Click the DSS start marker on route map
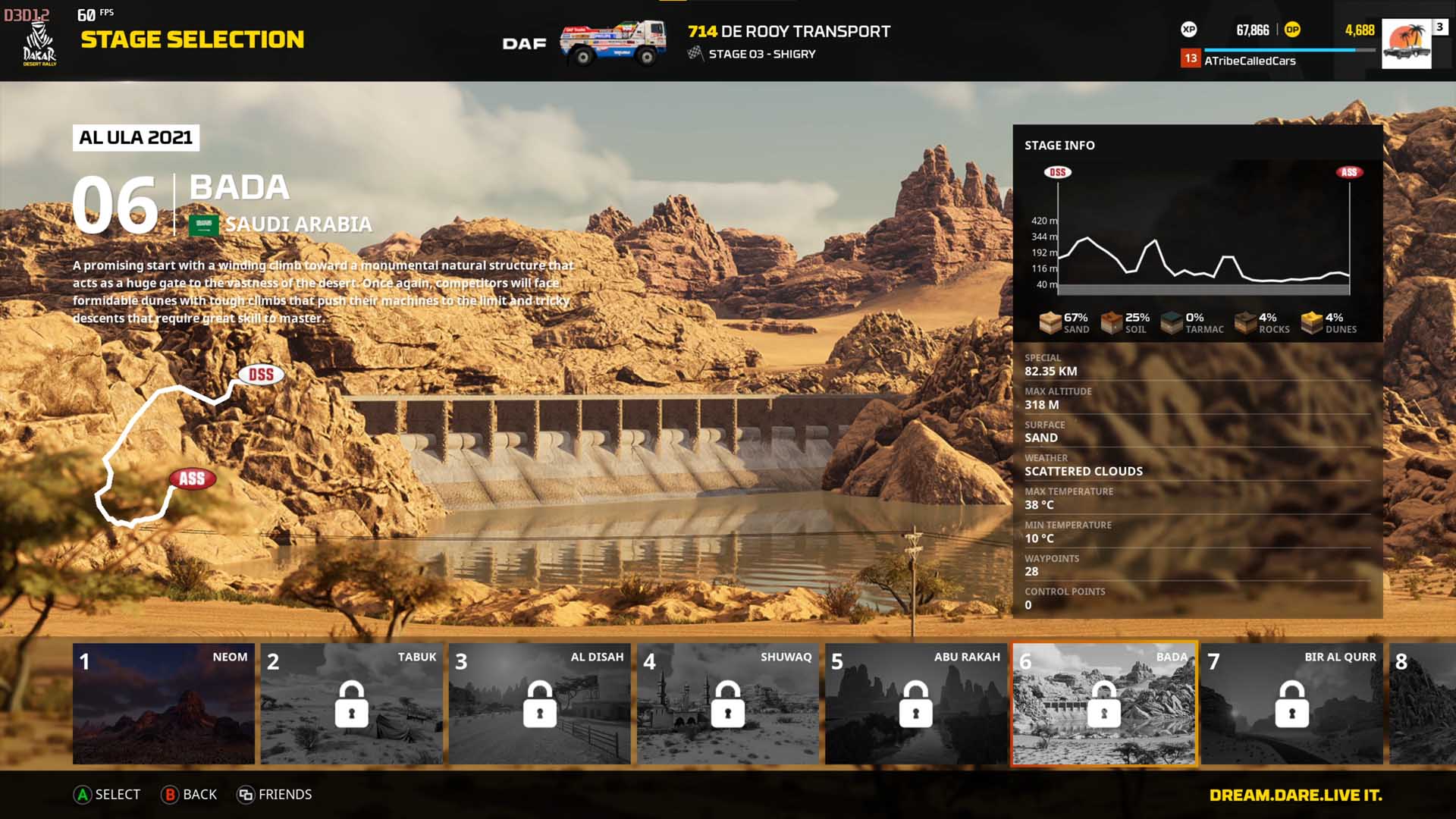 261,375
